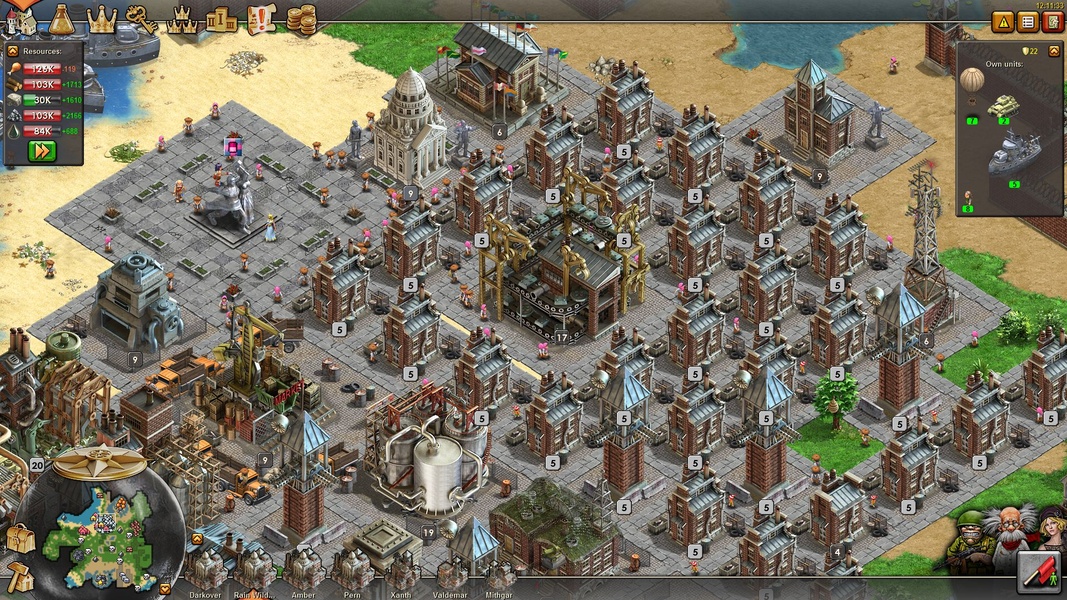Collapse the Resources panel

coord(13,50)
